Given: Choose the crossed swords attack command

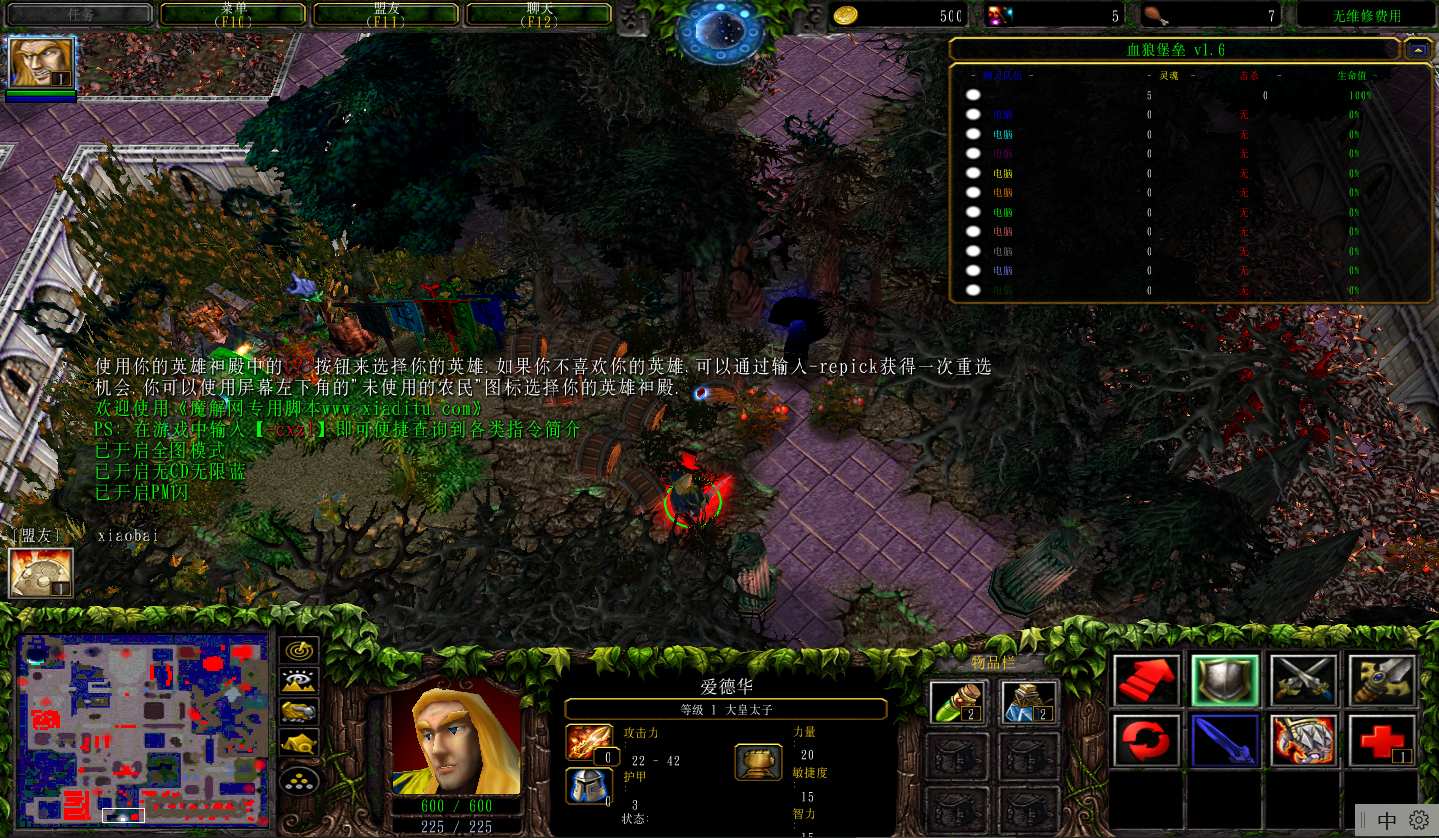Looking at the screenshot, I should tap(1303, 681).
